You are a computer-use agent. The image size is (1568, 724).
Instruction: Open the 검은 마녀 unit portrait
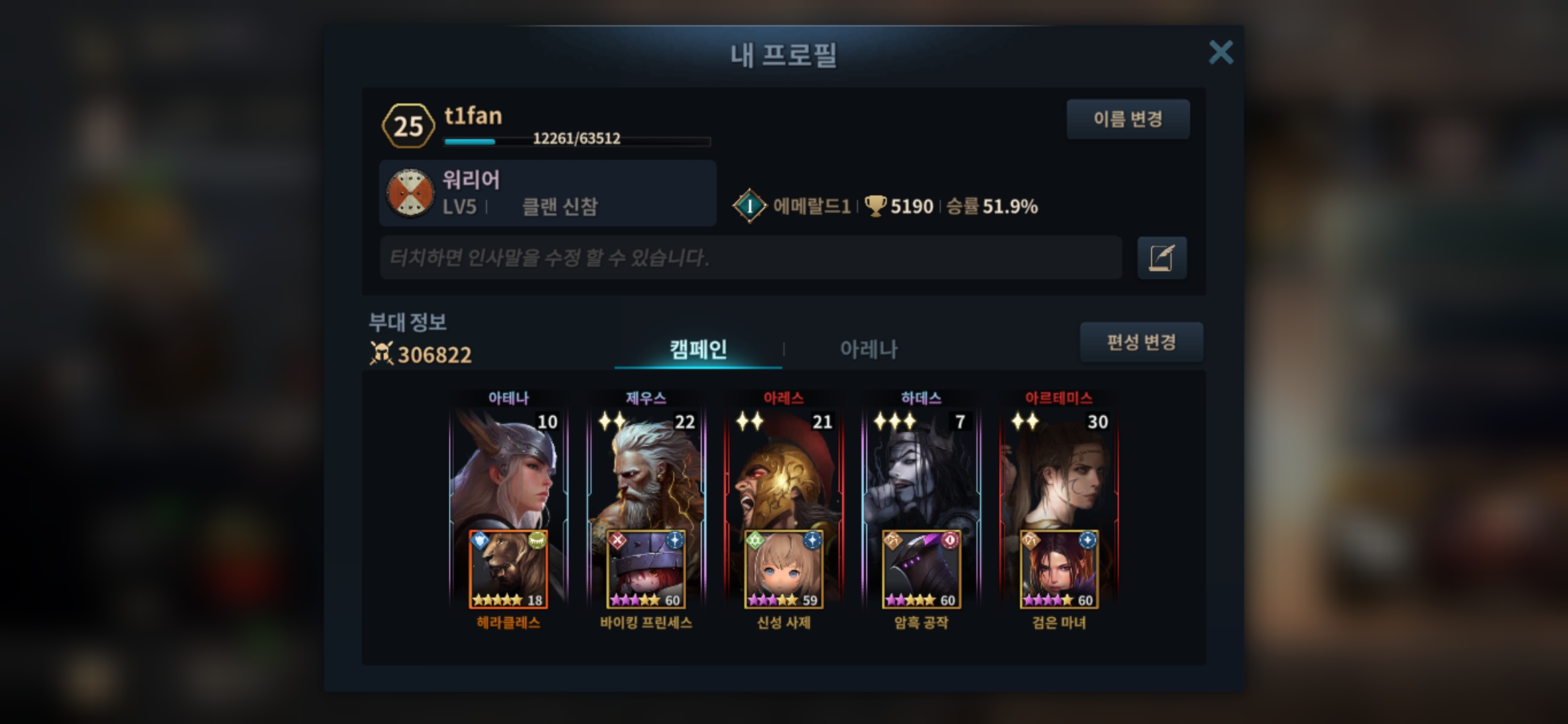click(x=1059, y=570)
